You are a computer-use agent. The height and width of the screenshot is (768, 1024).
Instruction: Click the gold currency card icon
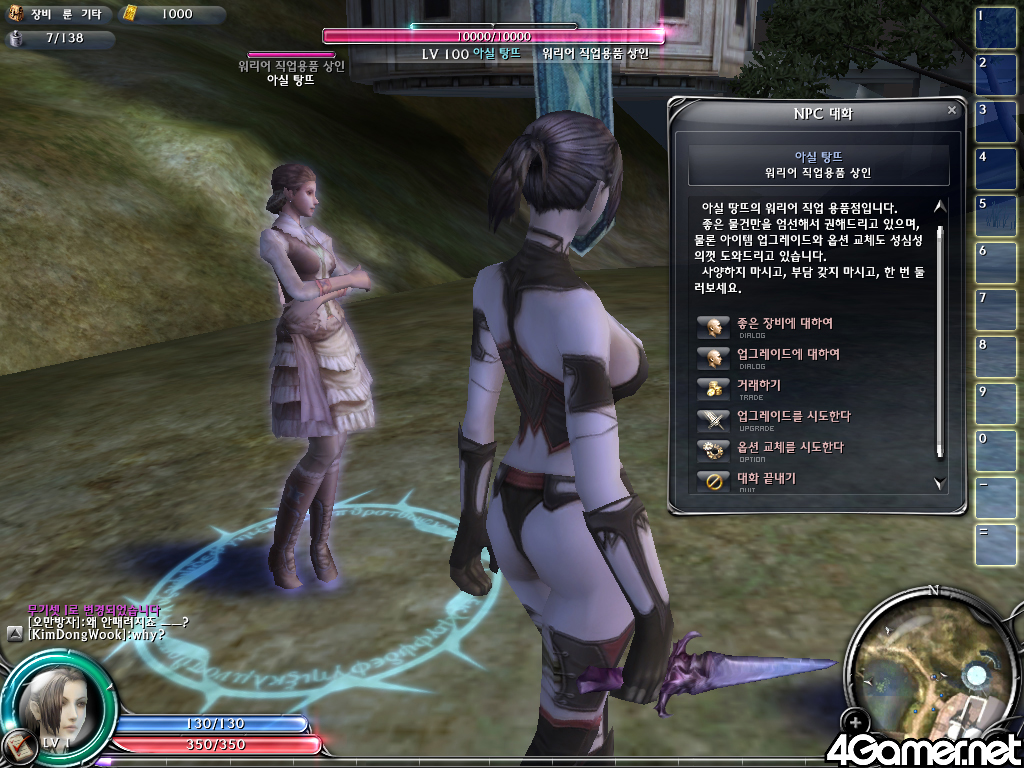tap(130, 14)
